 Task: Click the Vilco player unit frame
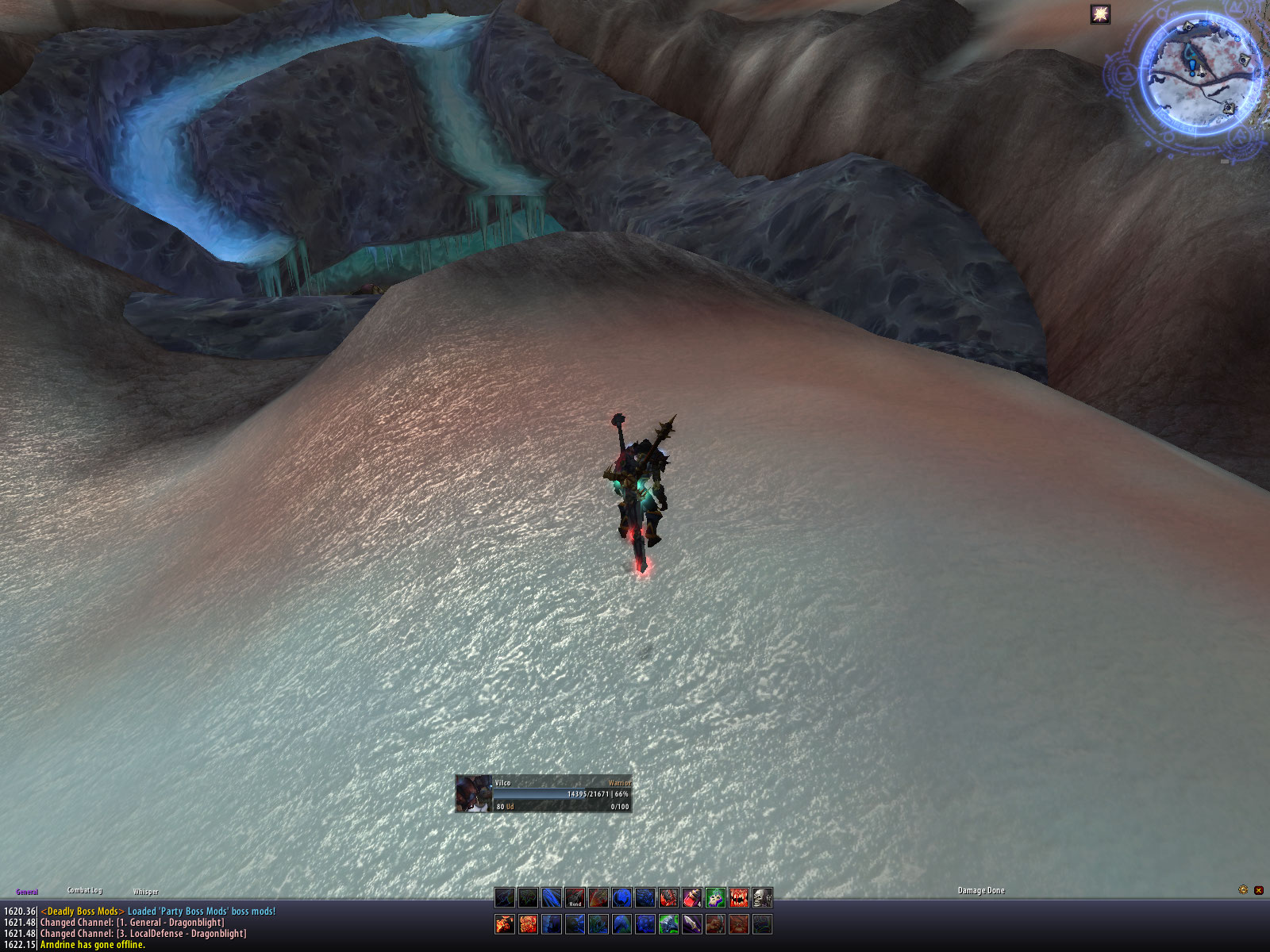pos(544,794)
